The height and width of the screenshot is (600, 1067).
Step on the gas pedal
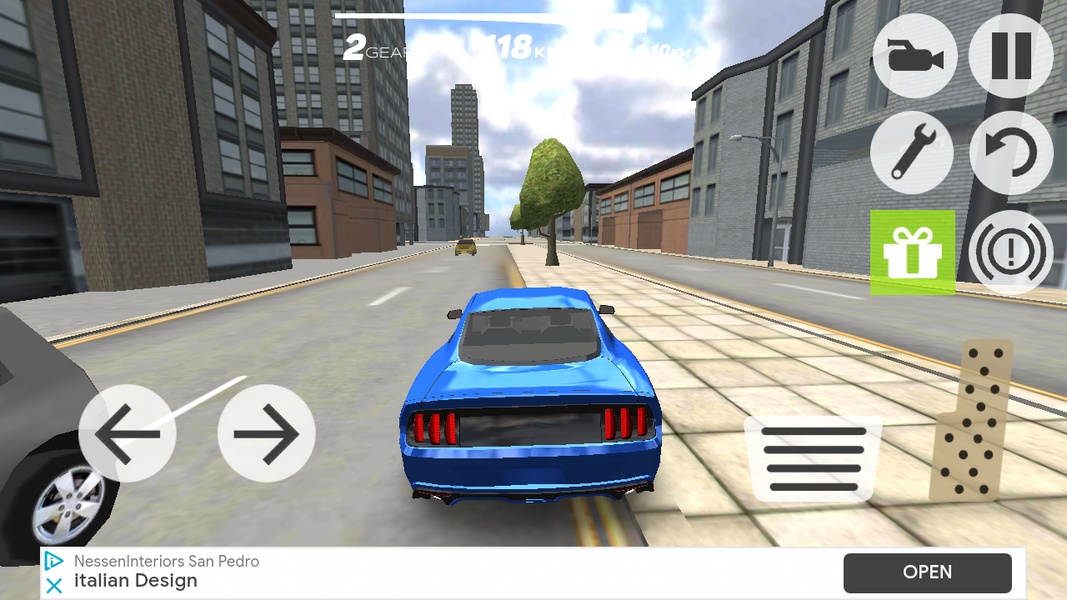pos(970,420)
